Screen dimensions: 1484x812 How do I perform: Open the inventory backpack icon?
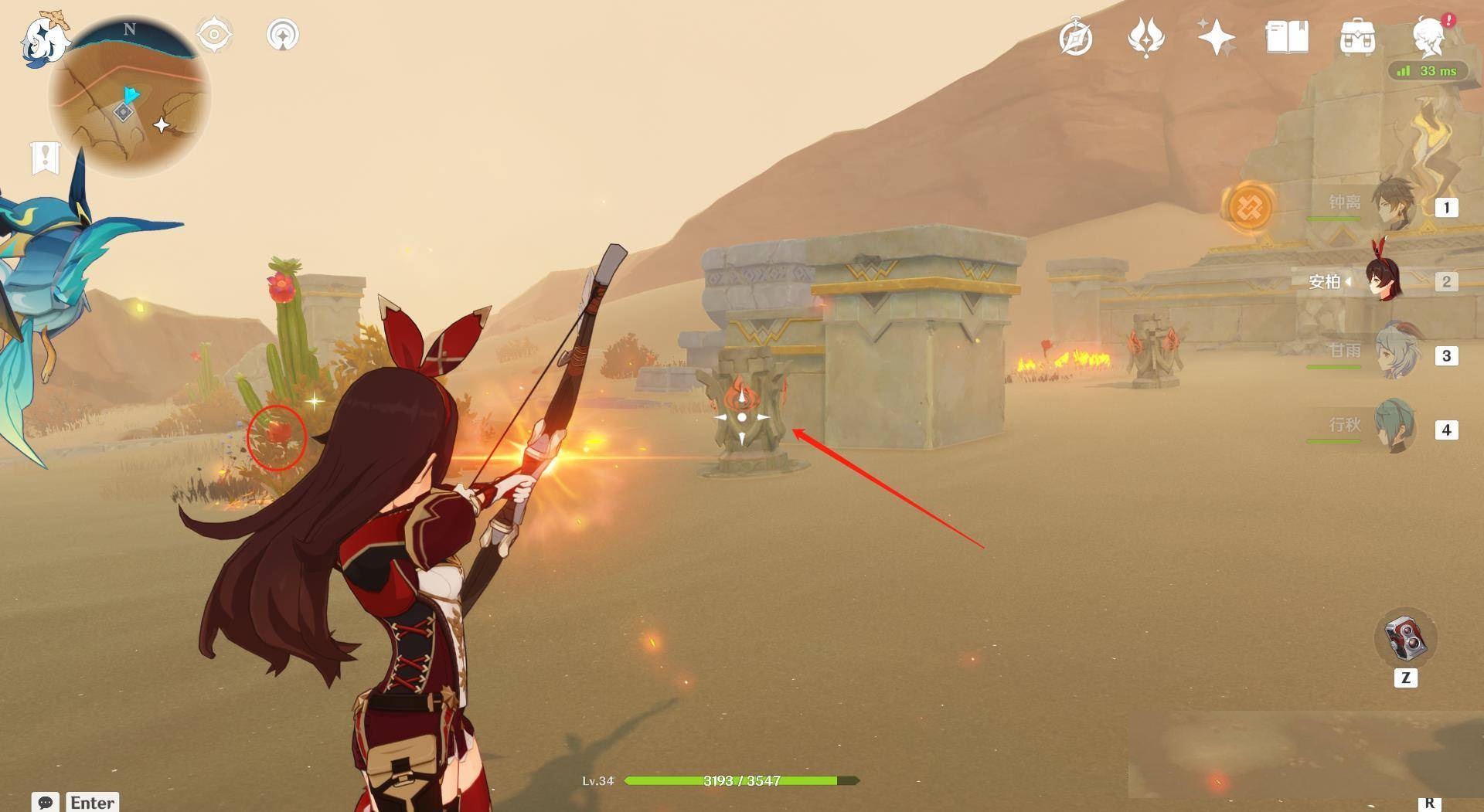click(1357, 37)
